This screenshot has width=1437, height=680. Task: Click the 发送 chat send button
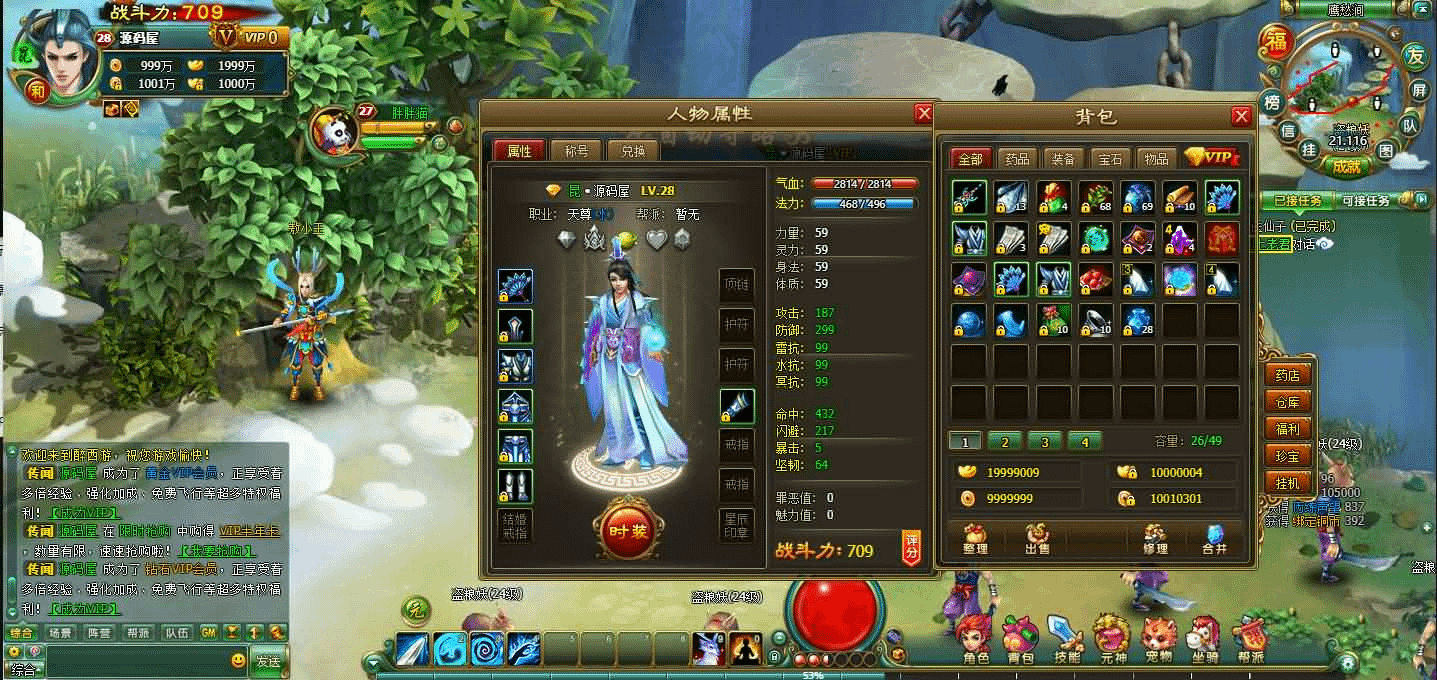click(x=268, y=661)
